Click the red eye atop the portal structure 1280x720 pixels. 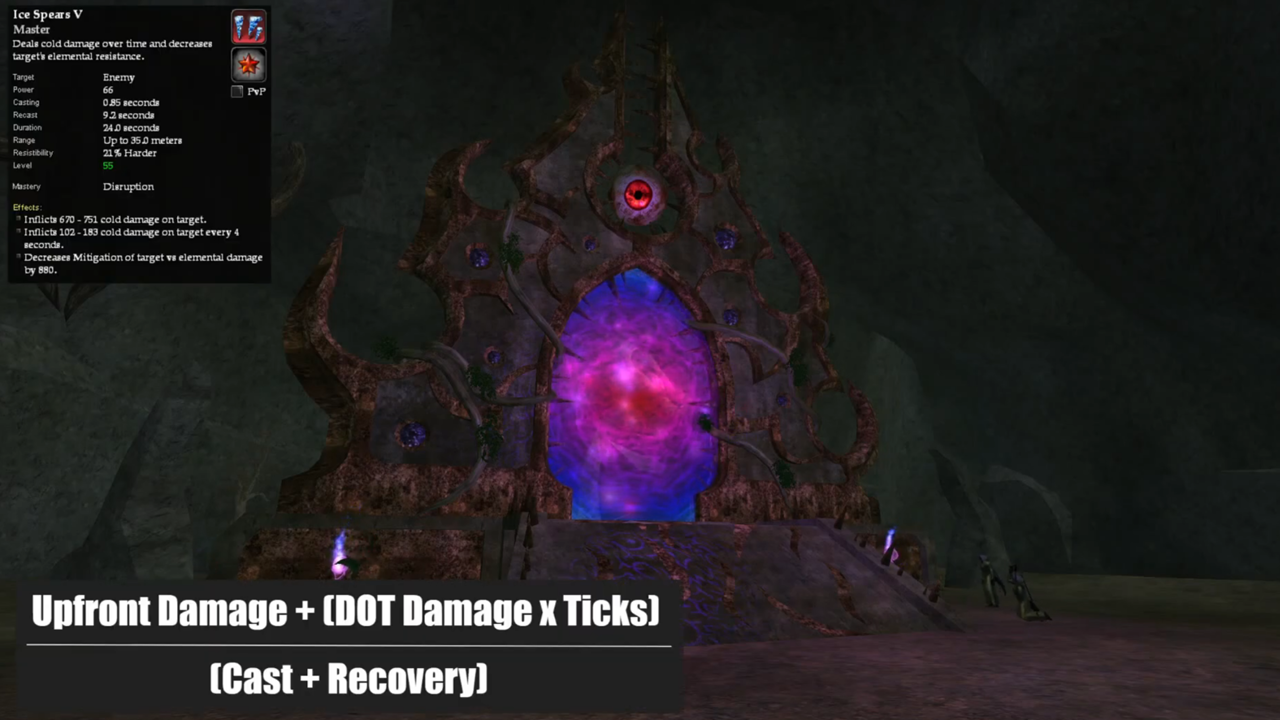(638, 195)
